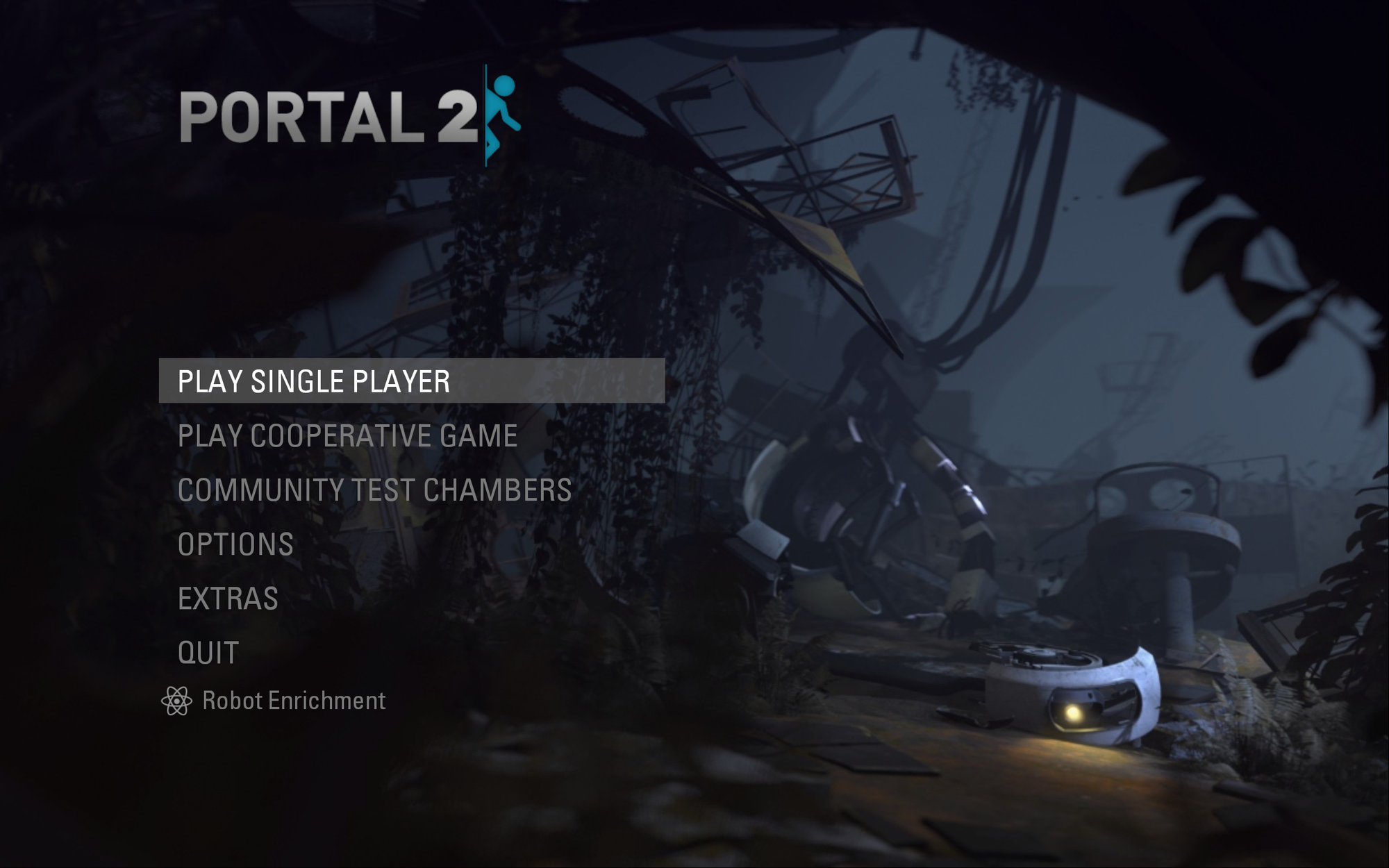Click Robot Enrichment label text
Viewport: 1389px width, 868px height.
[x=292, y=701]
